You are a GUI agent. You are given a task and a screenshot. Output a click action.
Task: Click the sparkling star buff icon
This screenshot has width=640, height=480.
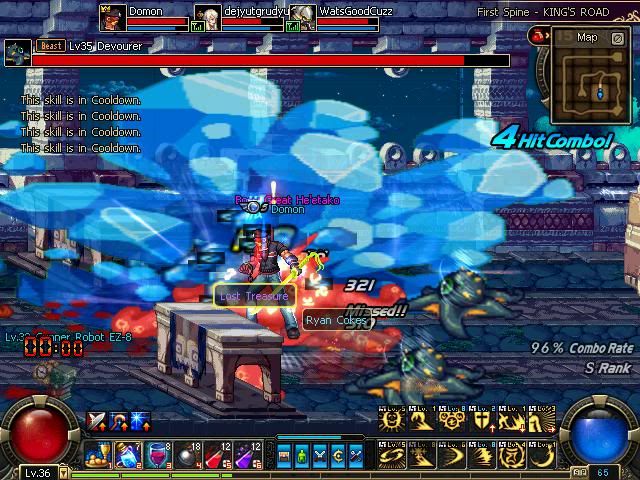pyautogui.click(x=140, y=421)
